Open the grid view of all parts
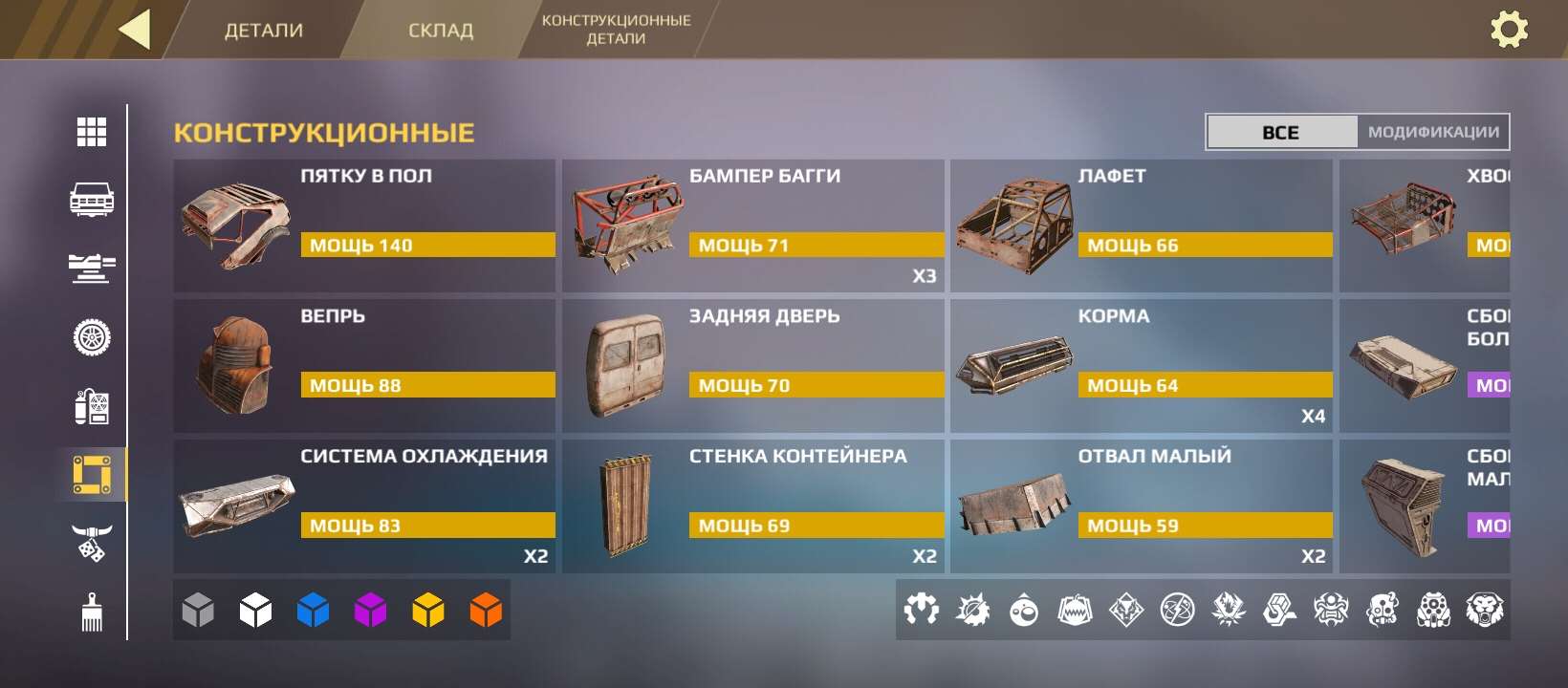The image size is (1568, 688). [91, 132]
